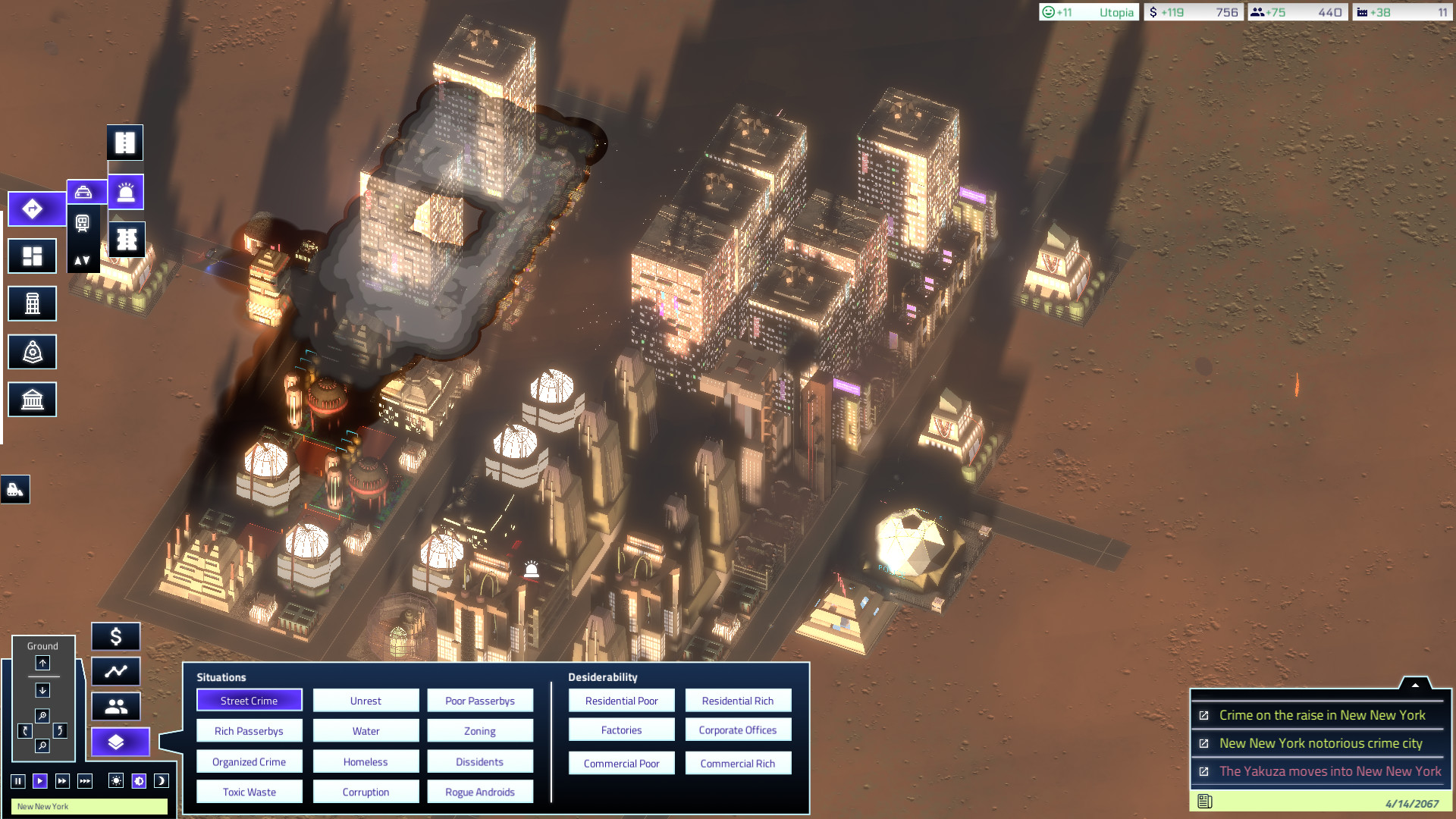
Task: Show the Unrest situation overlay
Action: coord(366,701)
